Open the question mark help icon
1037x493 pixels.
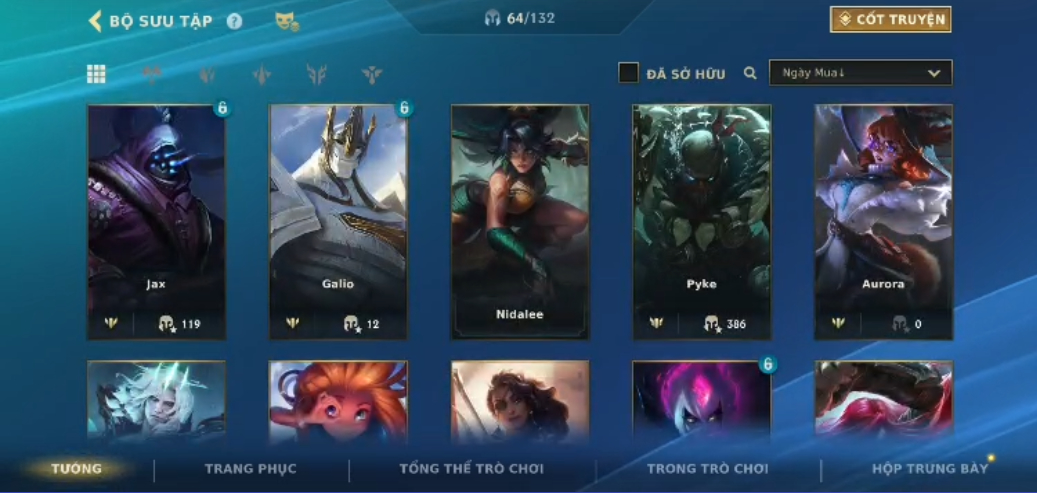pos(234,21)
